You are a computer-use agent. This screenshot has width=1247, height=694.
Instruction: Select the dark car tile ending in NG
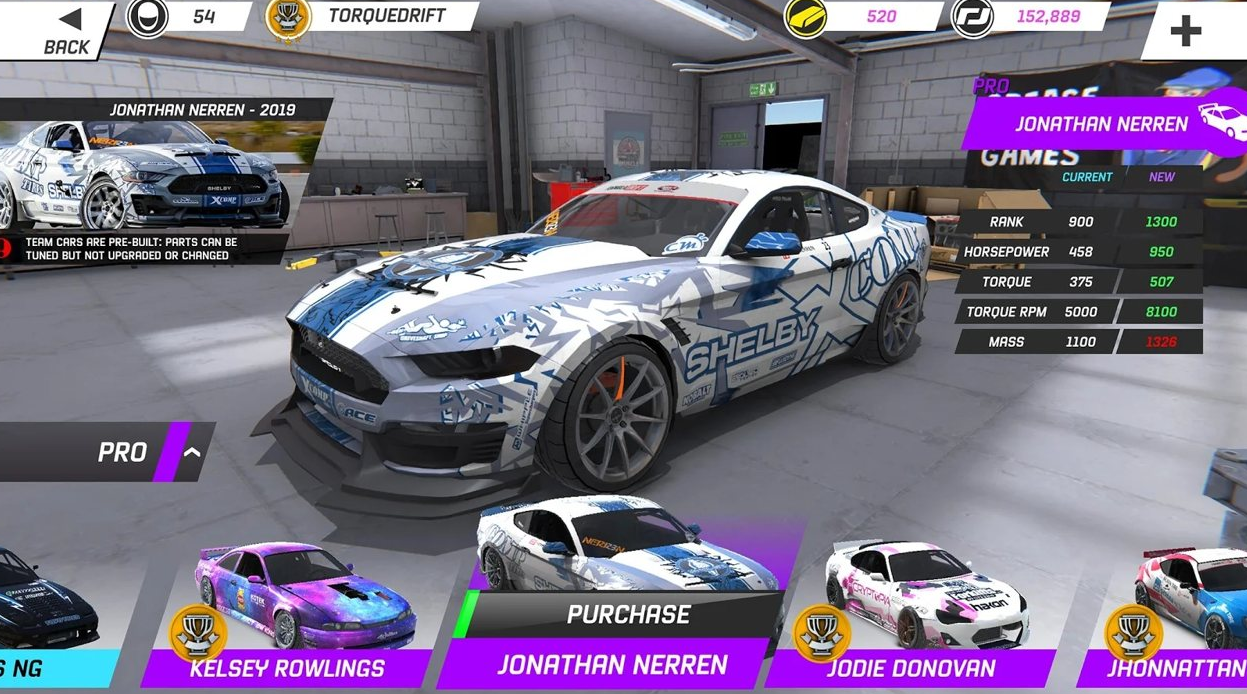[50, 610]
